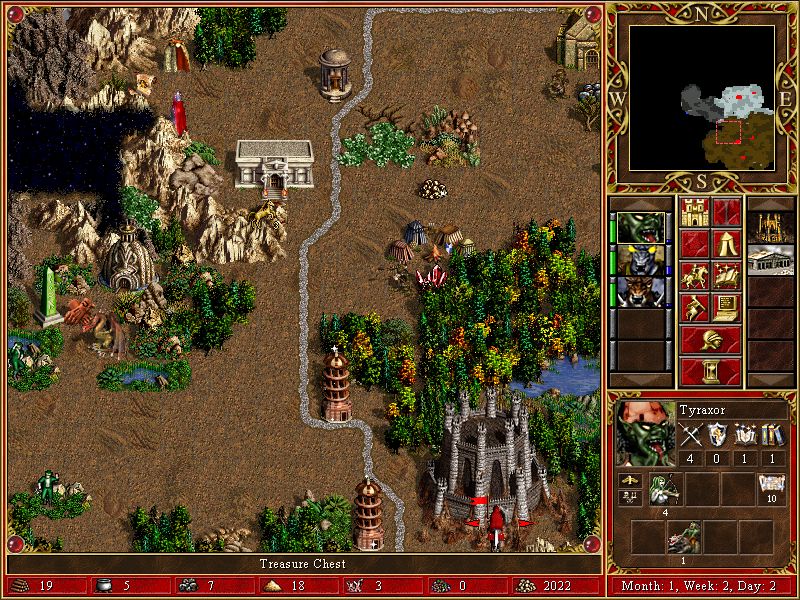Move hero with the horseman button
The image size is (800, 600).
[695, 275]
